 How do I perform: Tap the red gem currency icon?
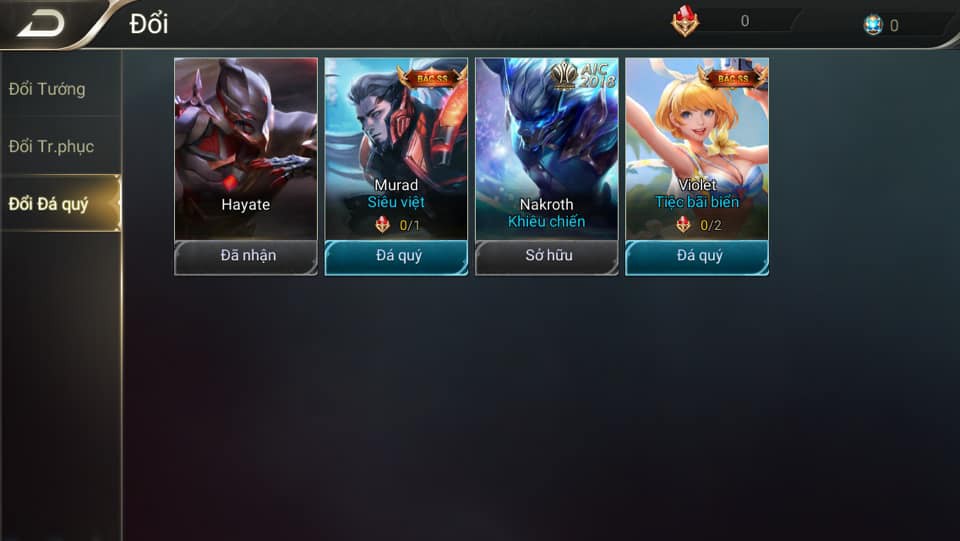[x=685, y=22]
